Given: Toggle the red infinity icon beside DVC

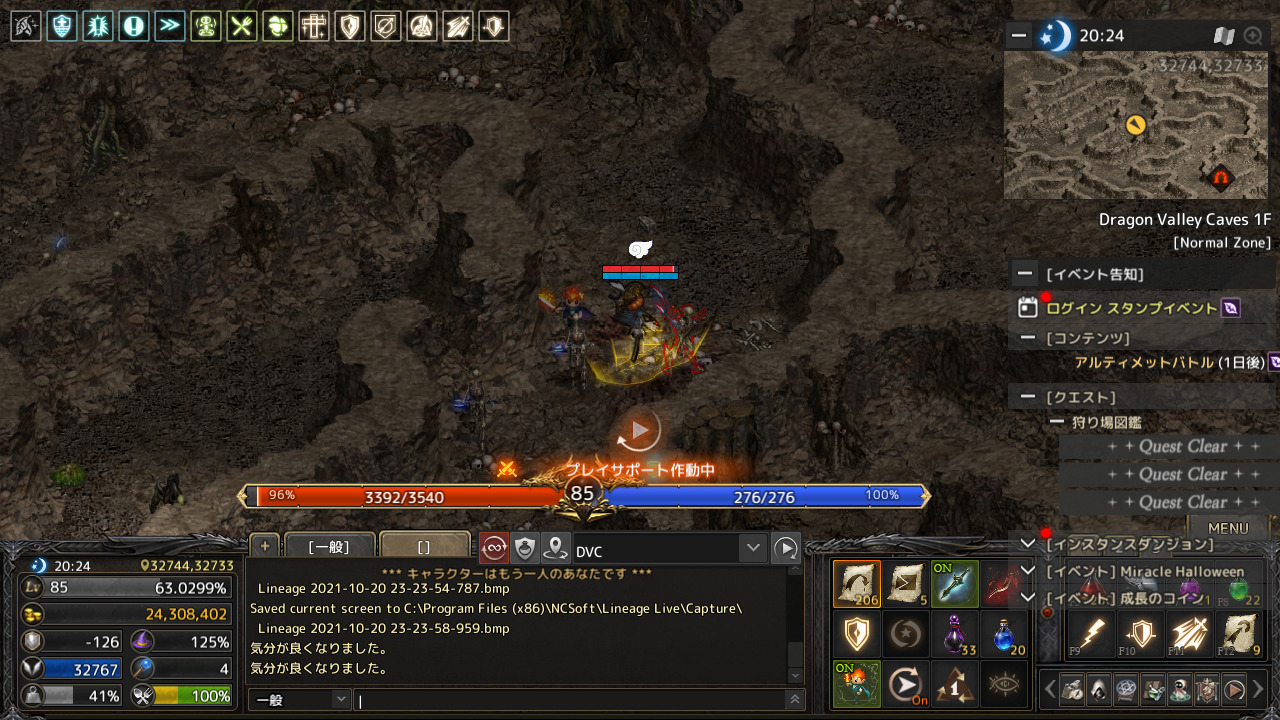Looking at the screenshot, I should (494, 548).
